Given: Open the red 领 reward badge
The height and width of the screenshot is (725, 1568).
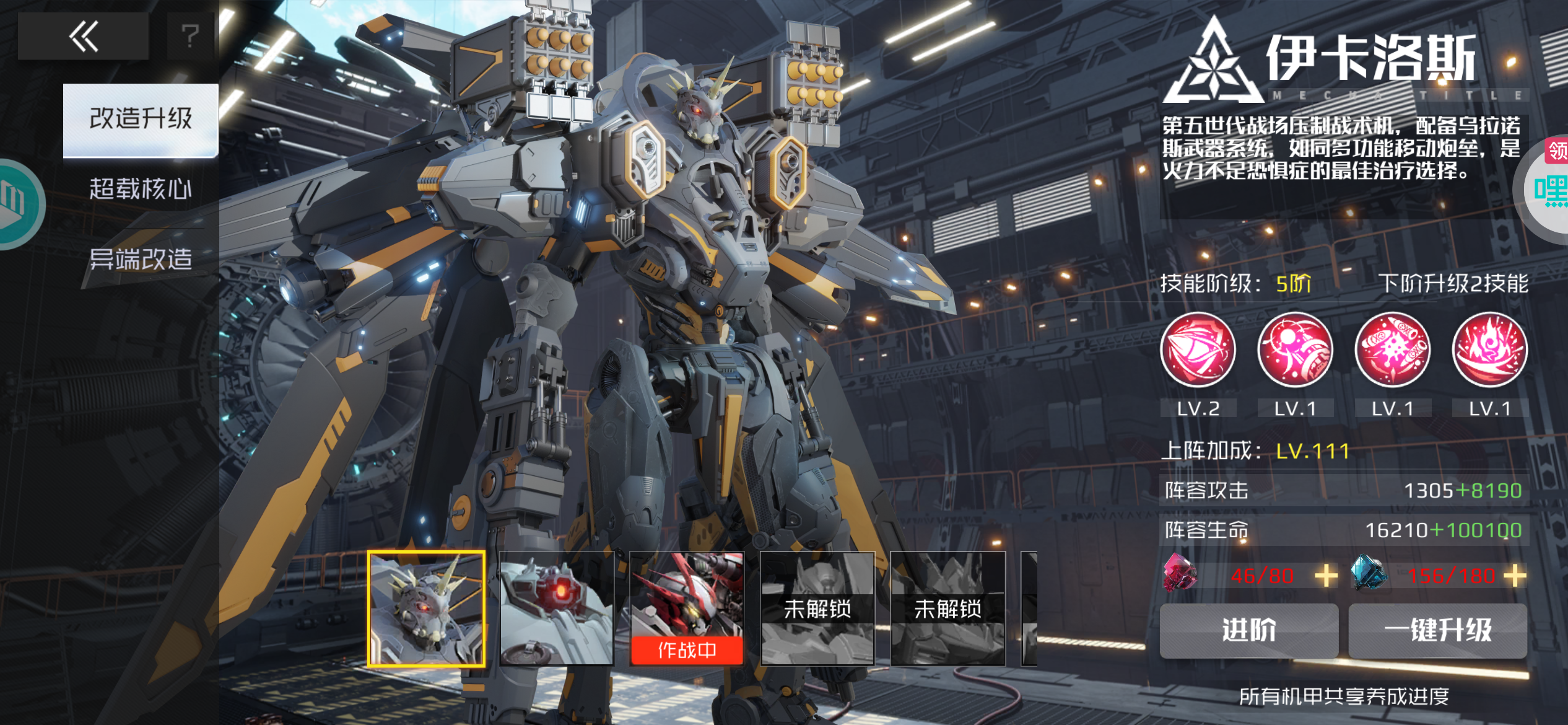Looking at the screenshot, I should point(1557,150).
